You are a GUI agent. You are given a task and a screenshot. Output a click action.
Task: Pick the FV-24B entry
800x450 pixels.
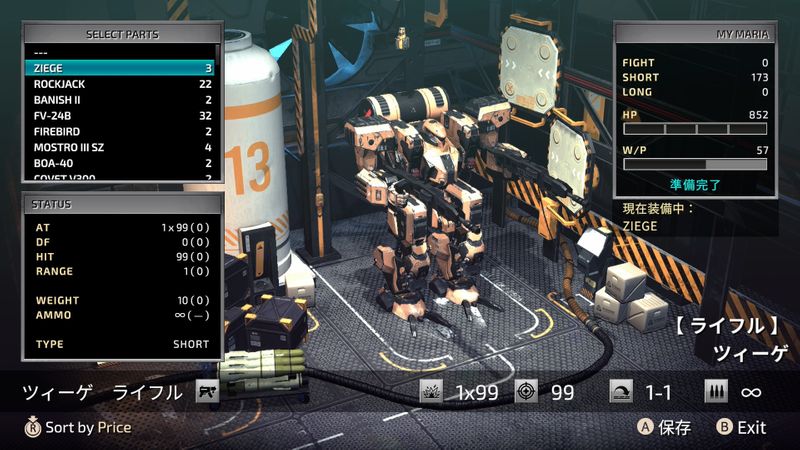[x=120, y=116]
